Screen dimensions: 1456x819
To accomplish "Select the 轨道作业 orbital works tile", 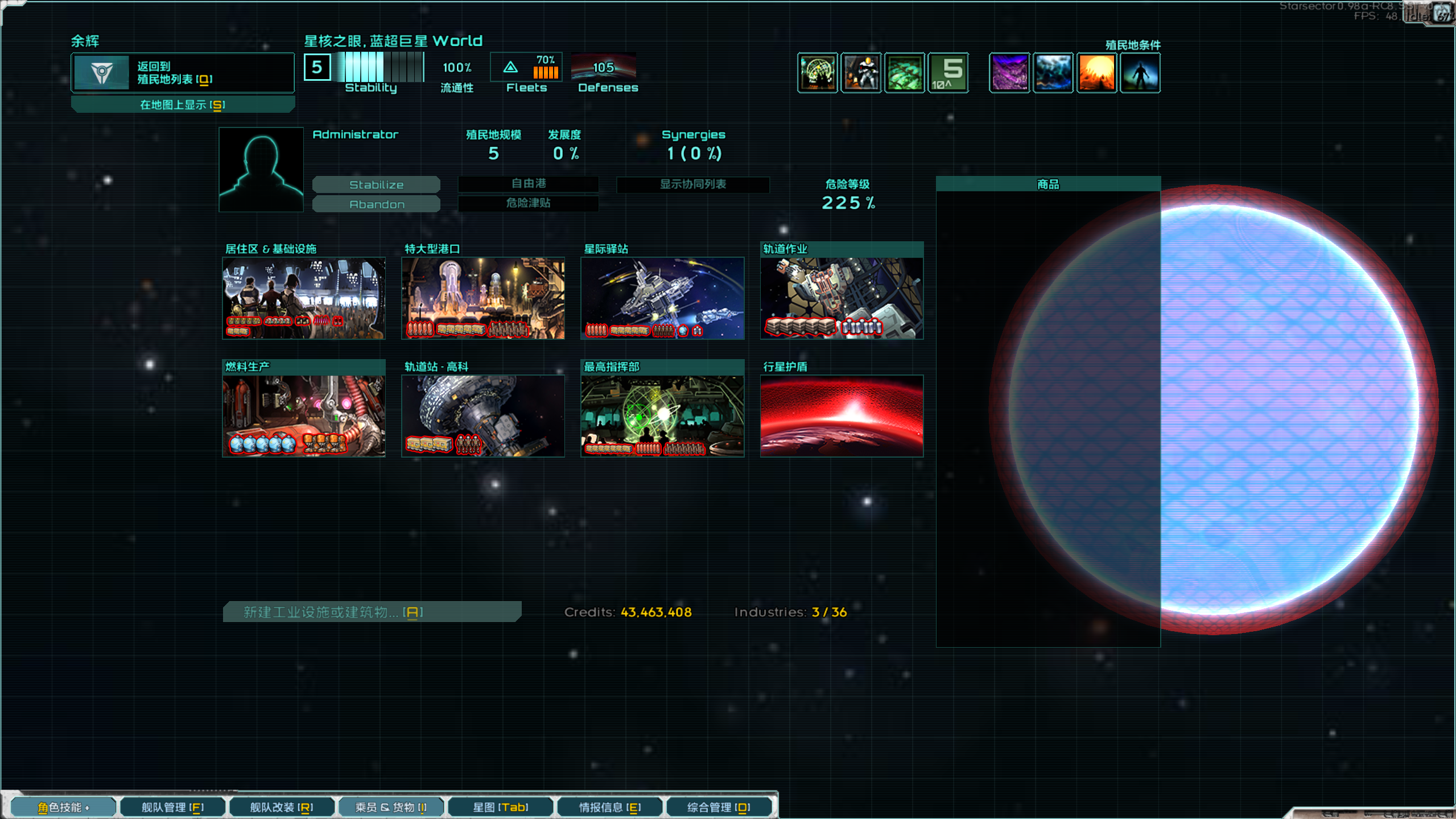I will tap(841, 298).
